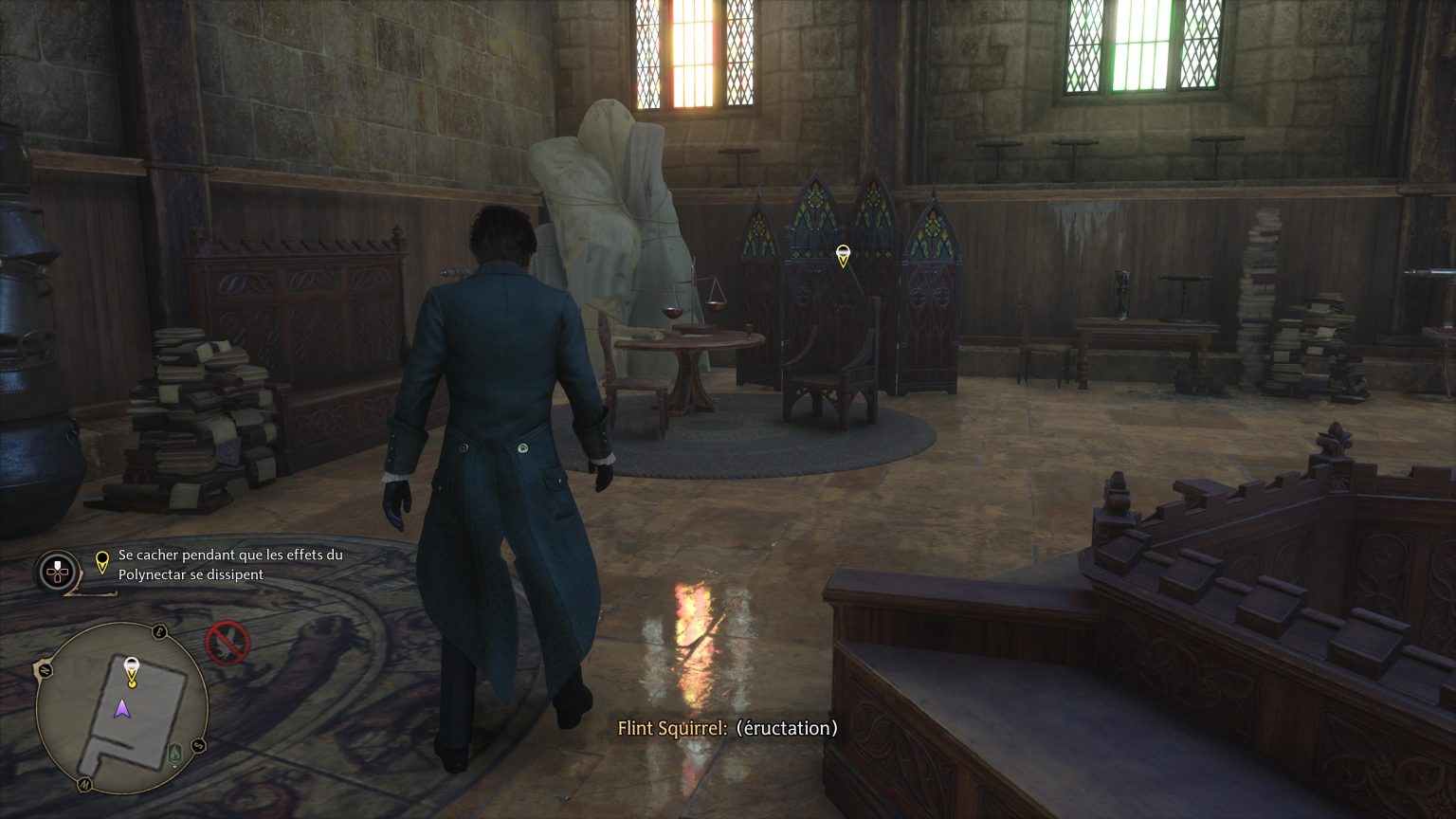Select the purple player arrow on the minimap
This screenshot has width=1456, height=819.
[x=123, y=709]
